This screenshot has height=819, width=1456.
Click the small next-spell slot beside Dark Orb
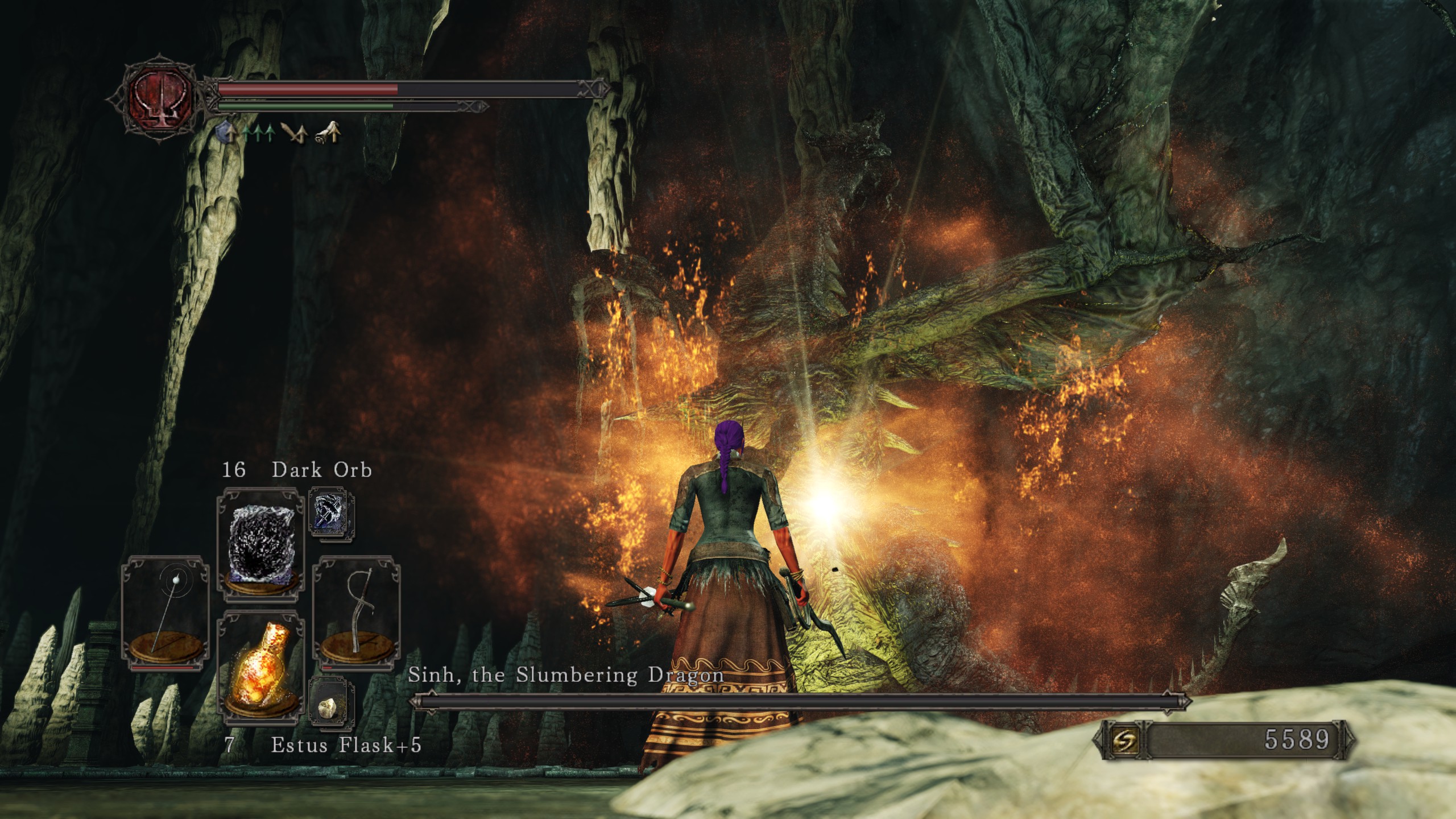click(332, 515)
